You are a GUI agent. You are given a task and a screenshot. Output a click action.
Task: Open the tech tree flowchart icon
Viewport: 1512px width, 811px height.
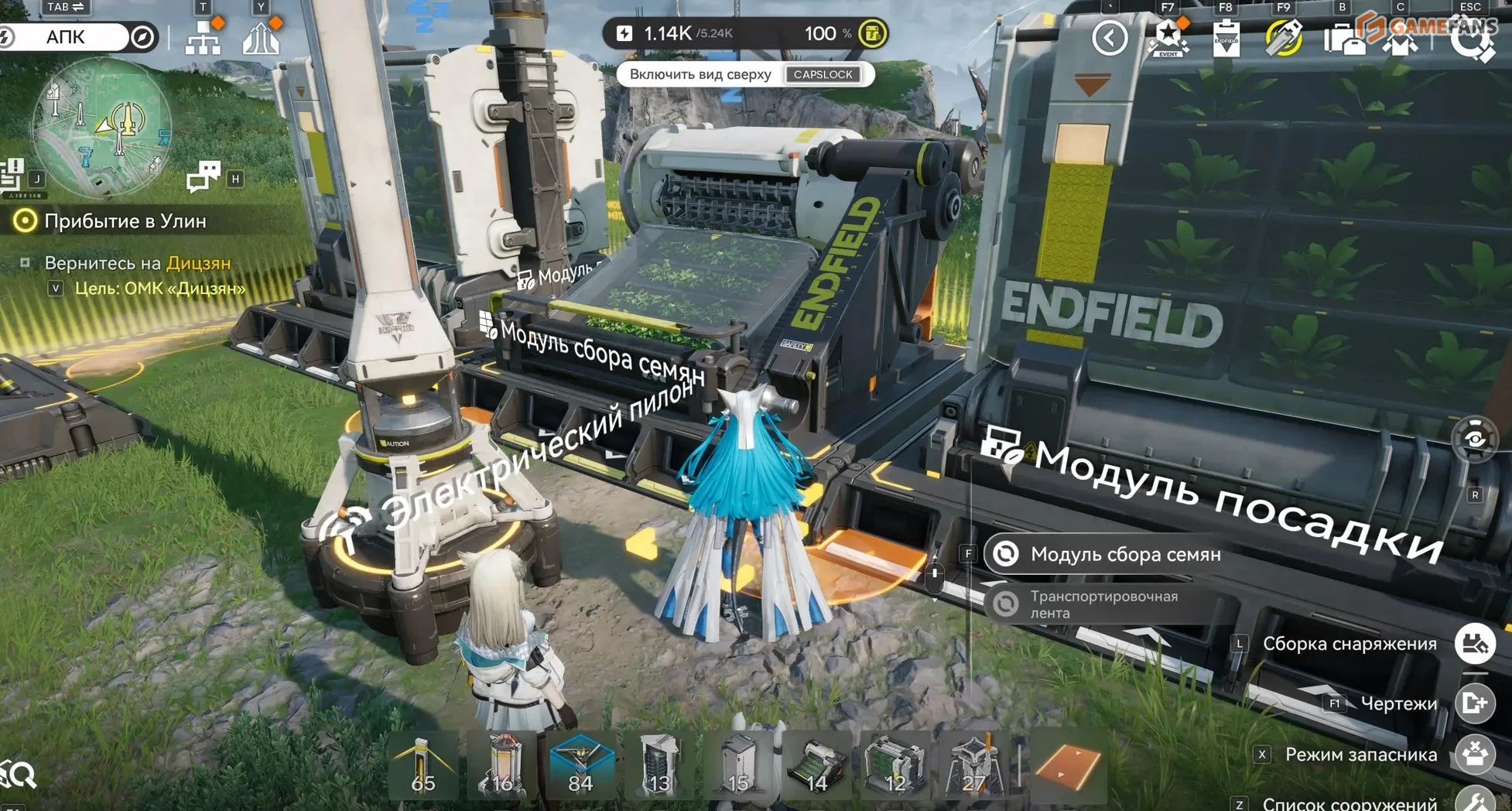tap(203, 37)
